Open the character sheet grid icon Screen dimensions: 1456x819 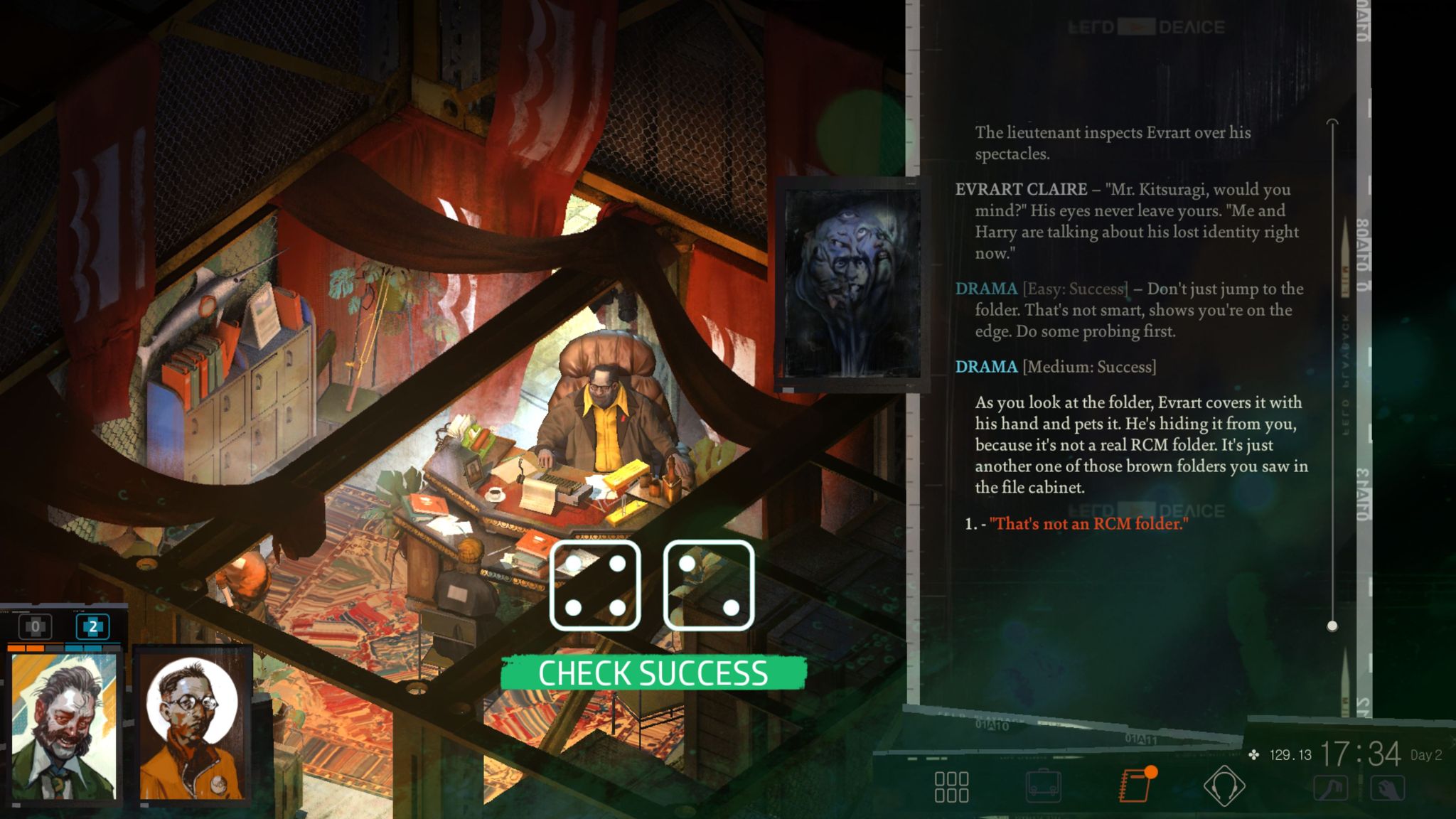click(x=951, y=787)
